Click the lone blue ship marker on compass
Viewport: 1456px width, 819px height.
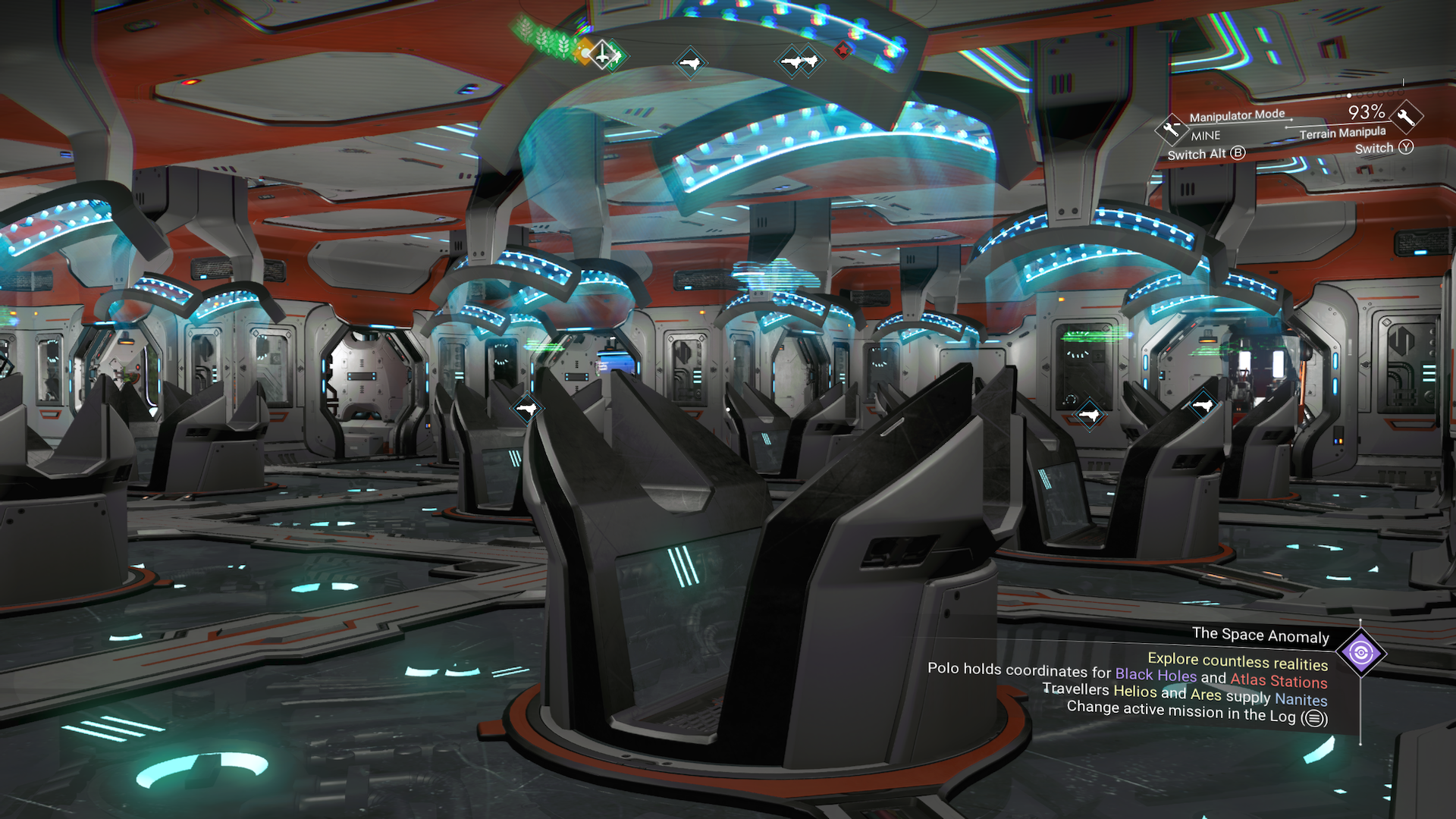pos(689,63)
